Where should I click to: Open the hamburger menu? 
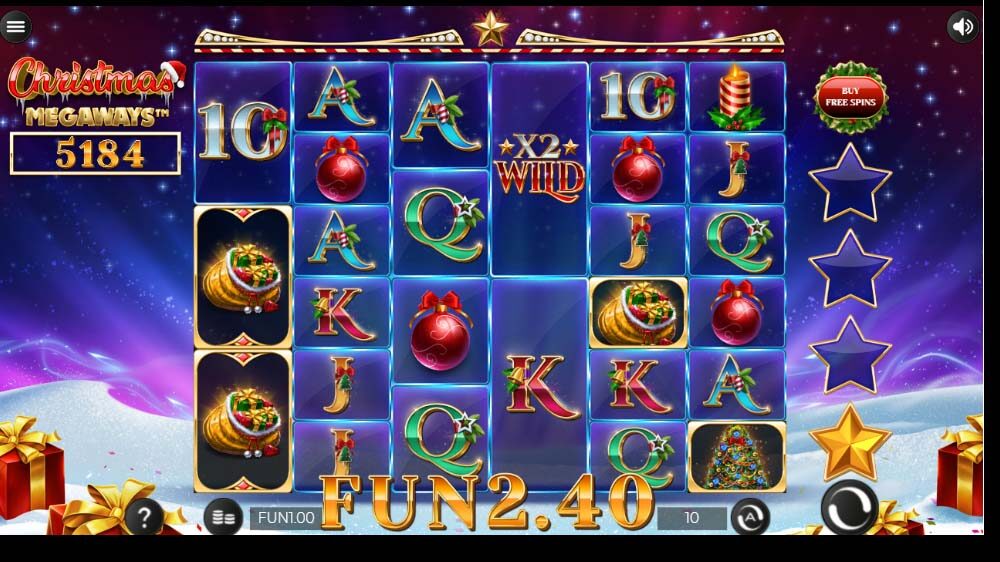[x=15, y=27]
